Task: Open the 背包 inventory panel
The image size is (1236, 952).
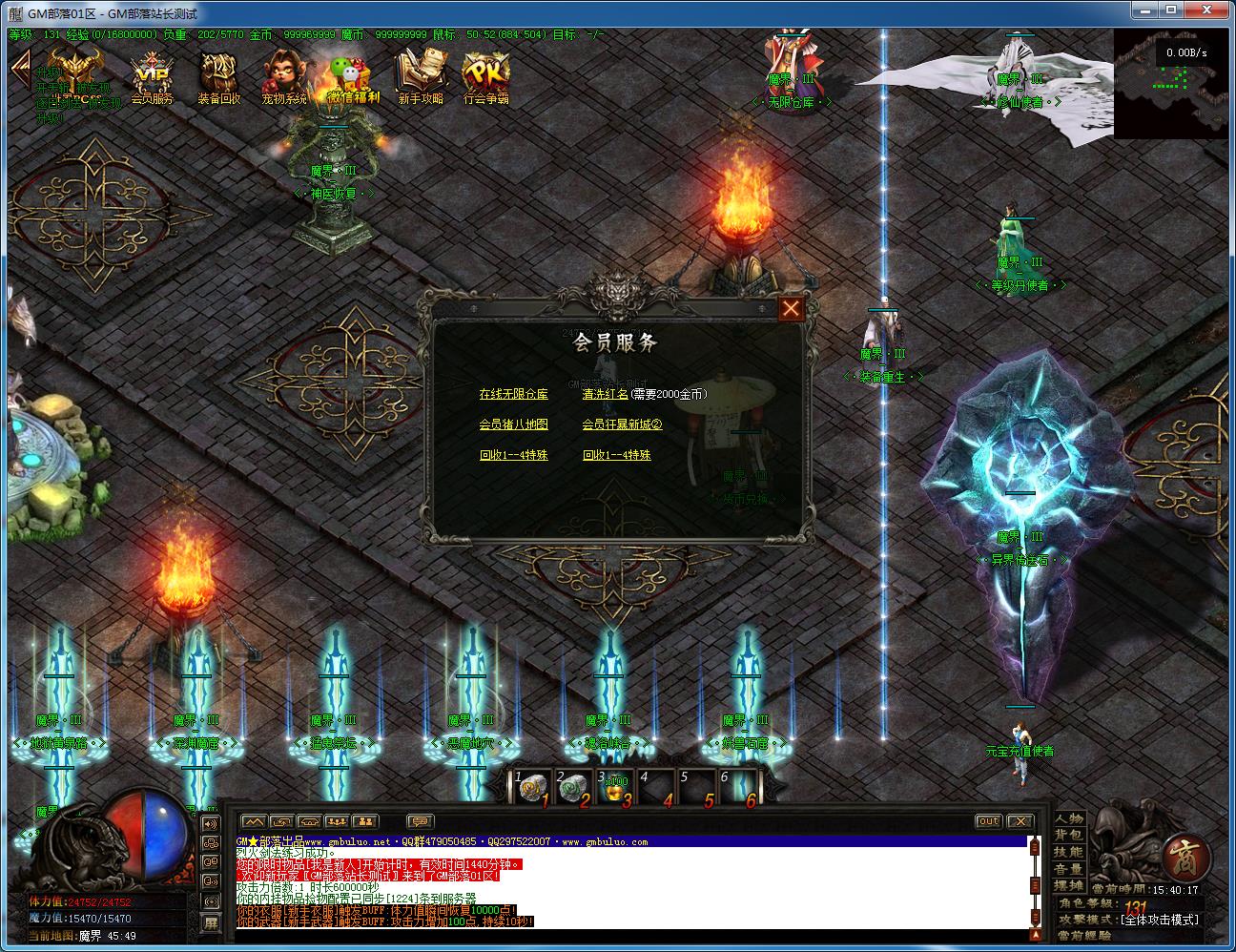Action: [x=1069, y=833]
